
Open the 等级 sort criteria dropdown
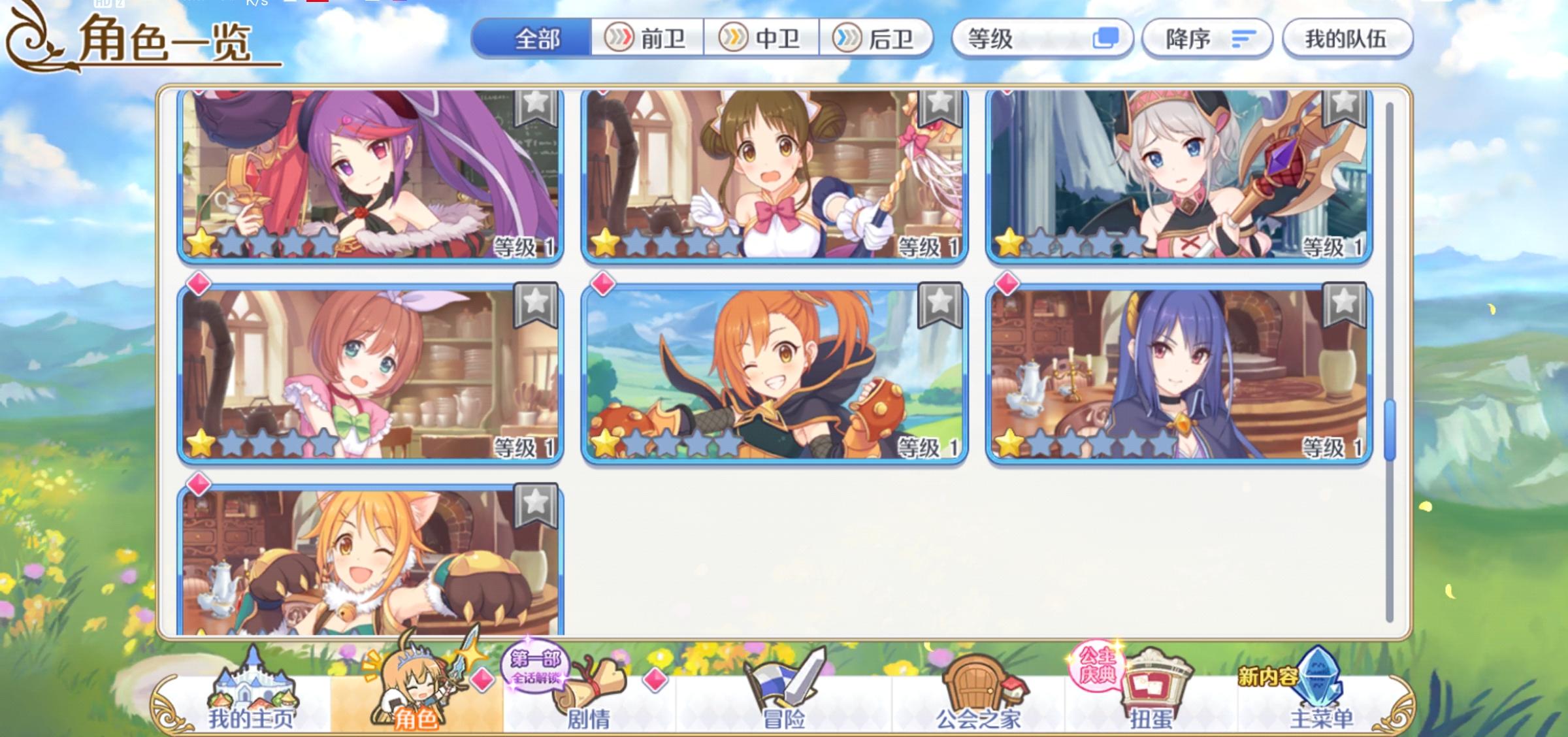1019,37
